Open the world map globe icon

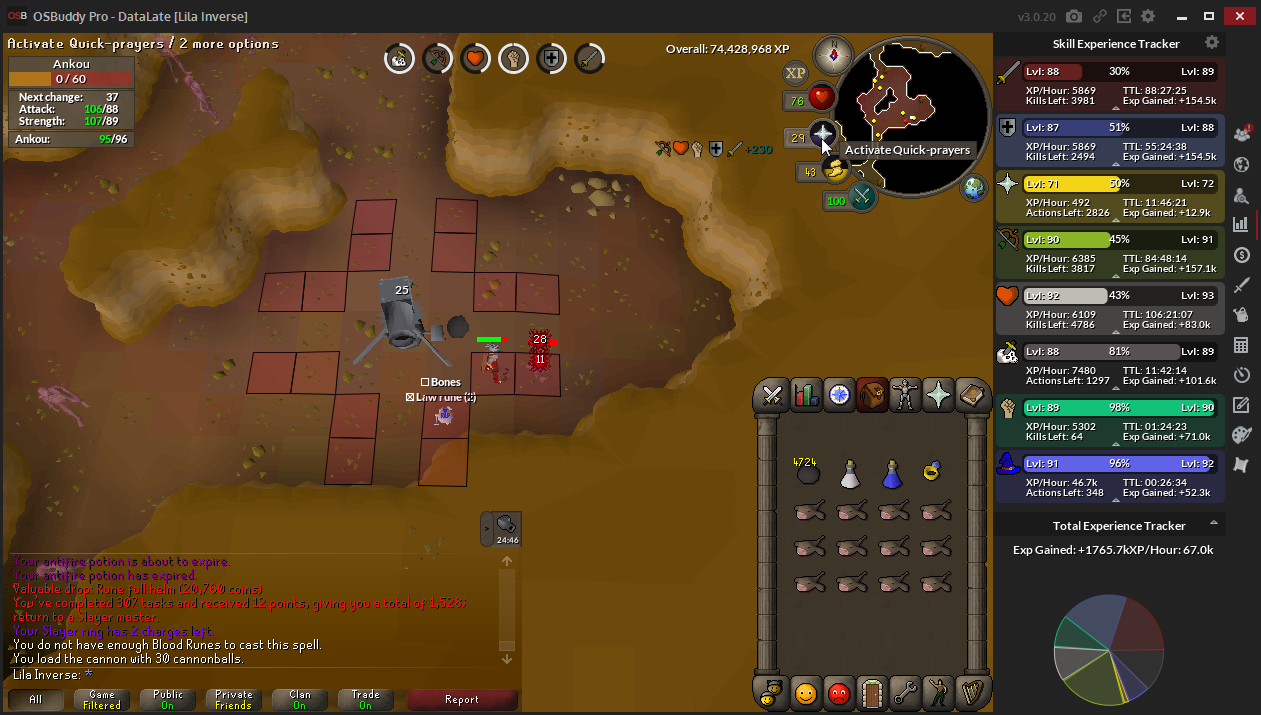click(974, 187)
